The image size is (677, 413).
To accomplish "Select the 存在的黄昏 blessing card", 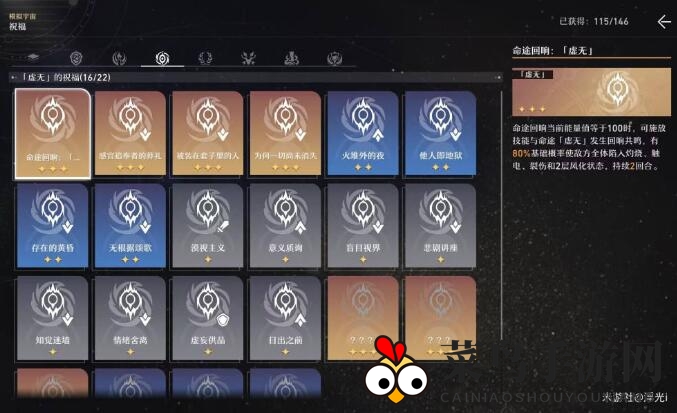I will tap(53, 226).
